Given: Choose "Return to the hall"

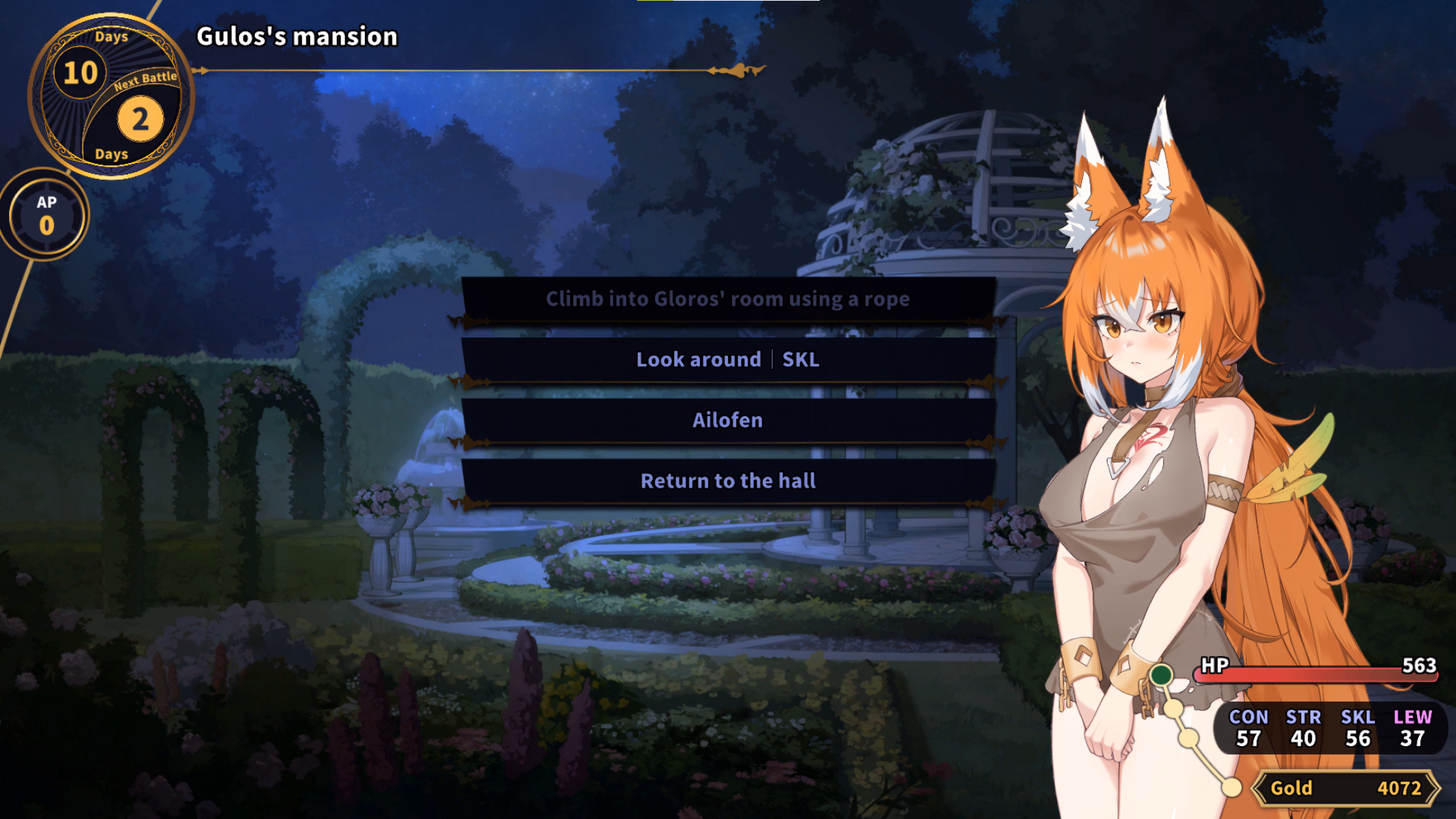Looking at the screenshot, I should click(x=728, y=482).
